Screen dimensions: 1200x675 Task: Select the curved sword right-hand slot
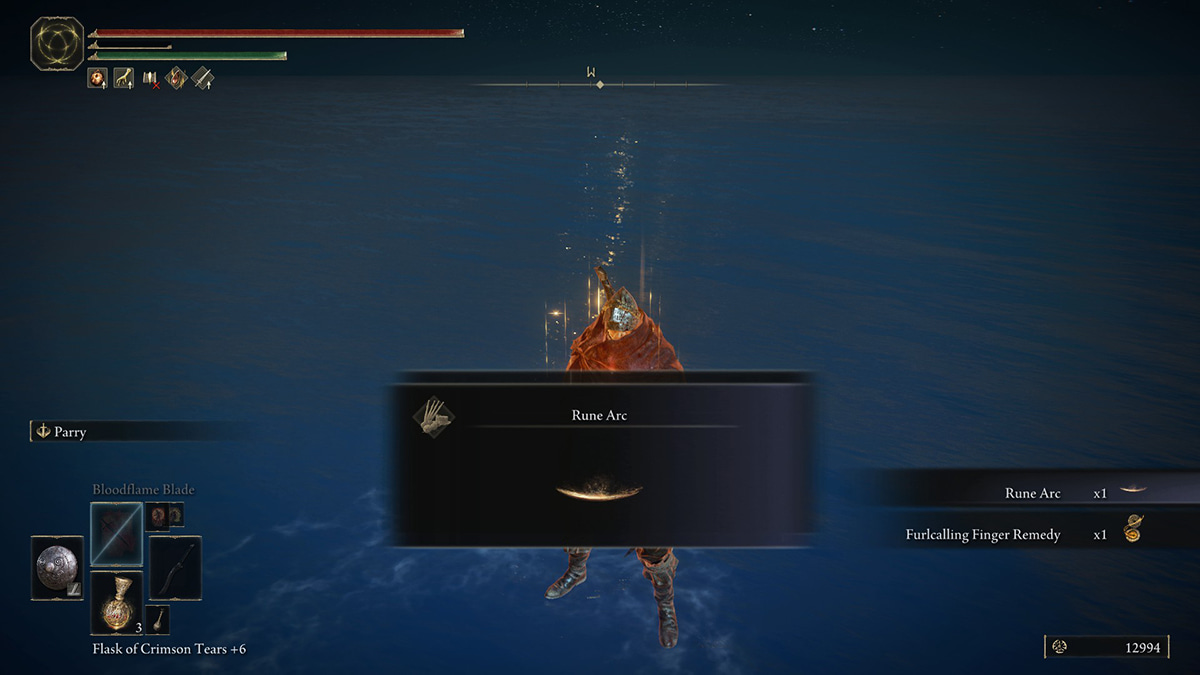pyautogui.click(x=175, y=568)
